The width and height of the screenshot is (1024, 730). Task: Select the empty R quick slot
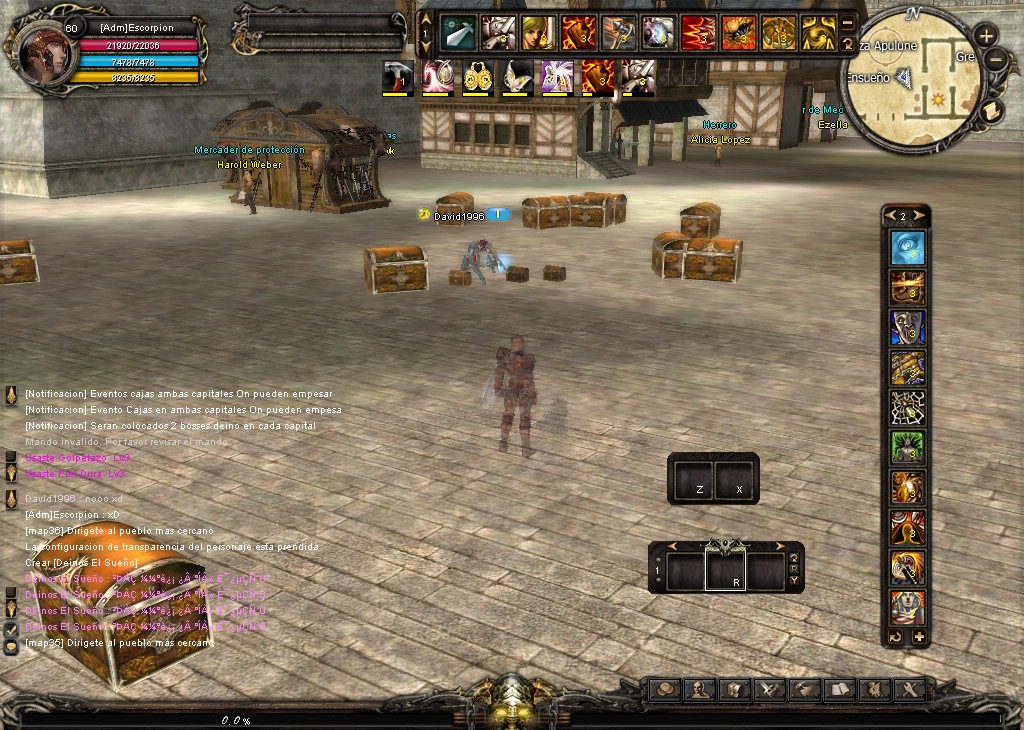click(x=728, y=570)
